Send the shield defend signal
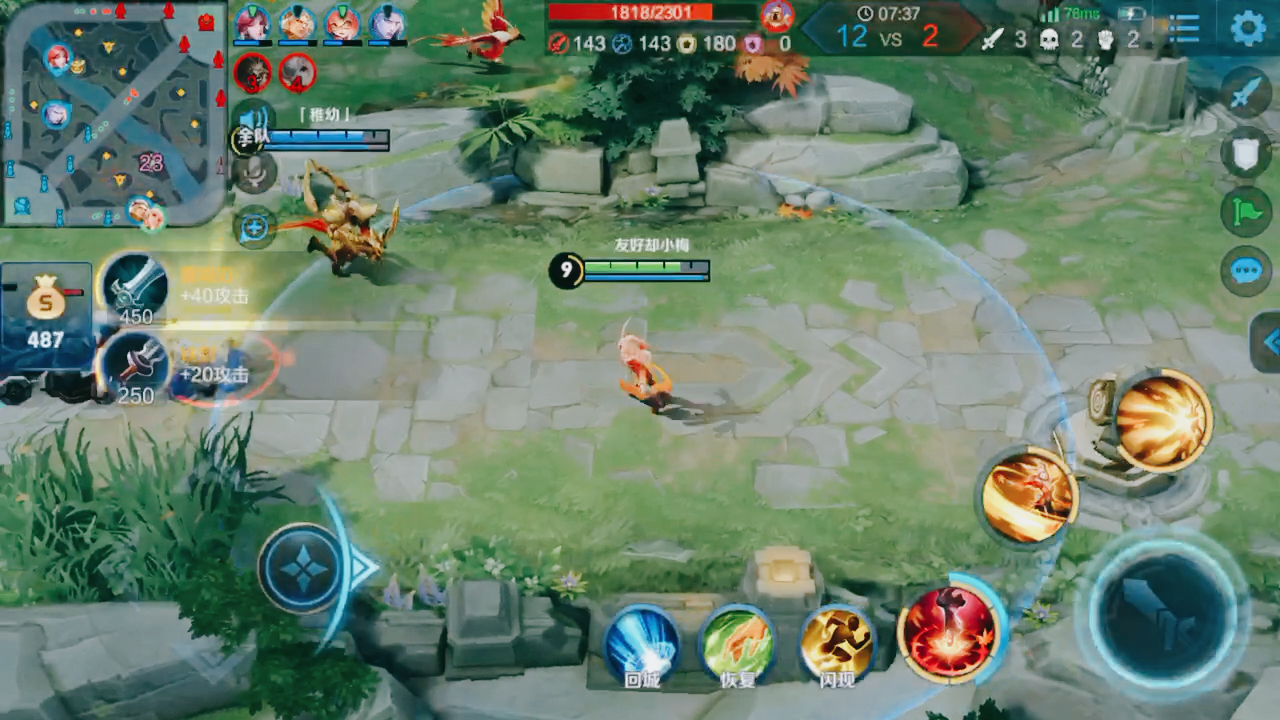This screenshot has width=1280, height=720. (1246, 153)
